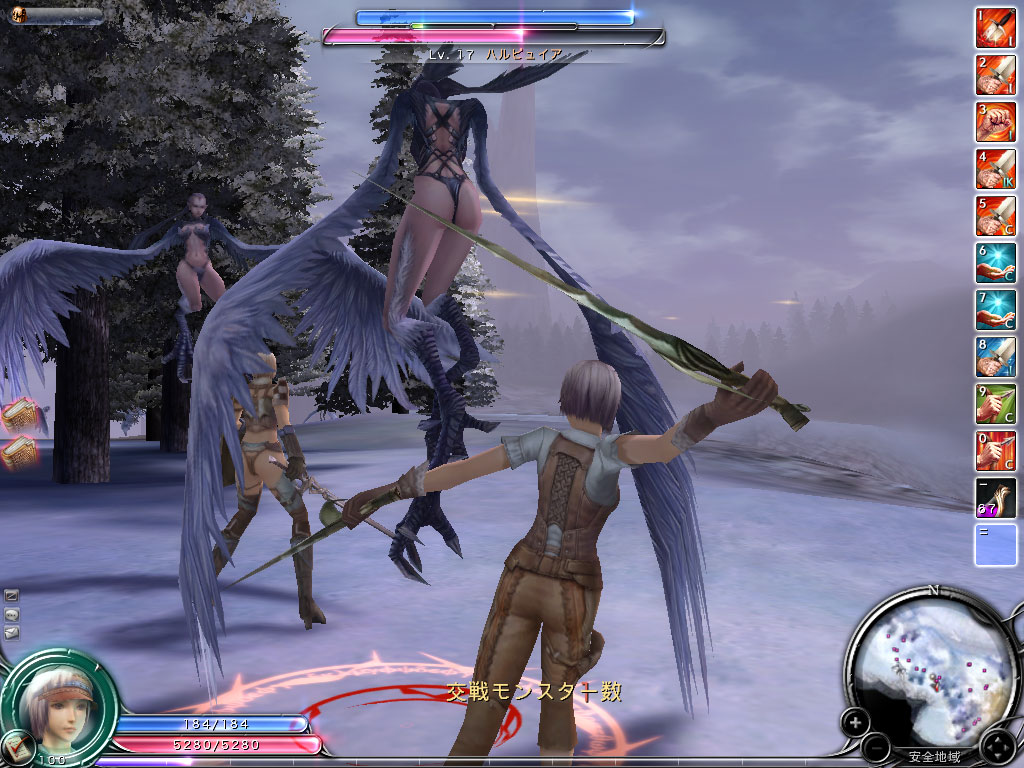Open the mail envelope button

[x=11, y=632]
